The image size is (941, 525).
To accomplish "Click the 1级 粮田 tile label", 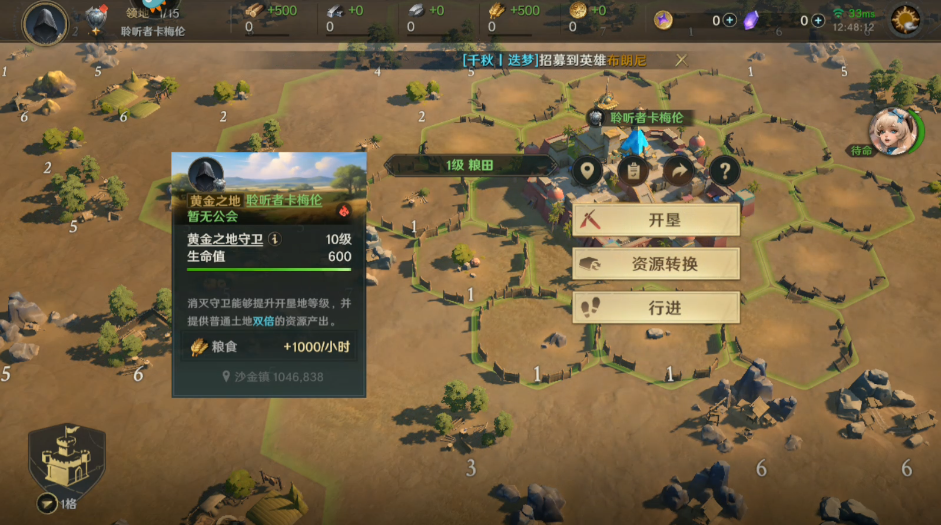I will pos(469,165).
